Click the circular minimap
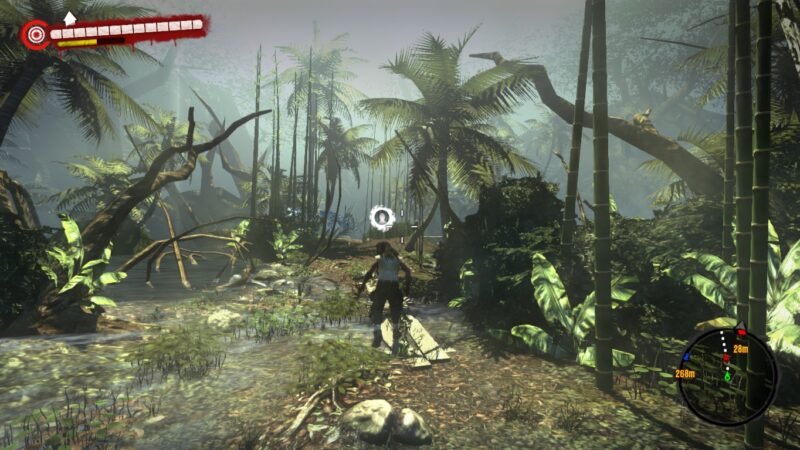This screenshot has width=800, height=450. 727,376
